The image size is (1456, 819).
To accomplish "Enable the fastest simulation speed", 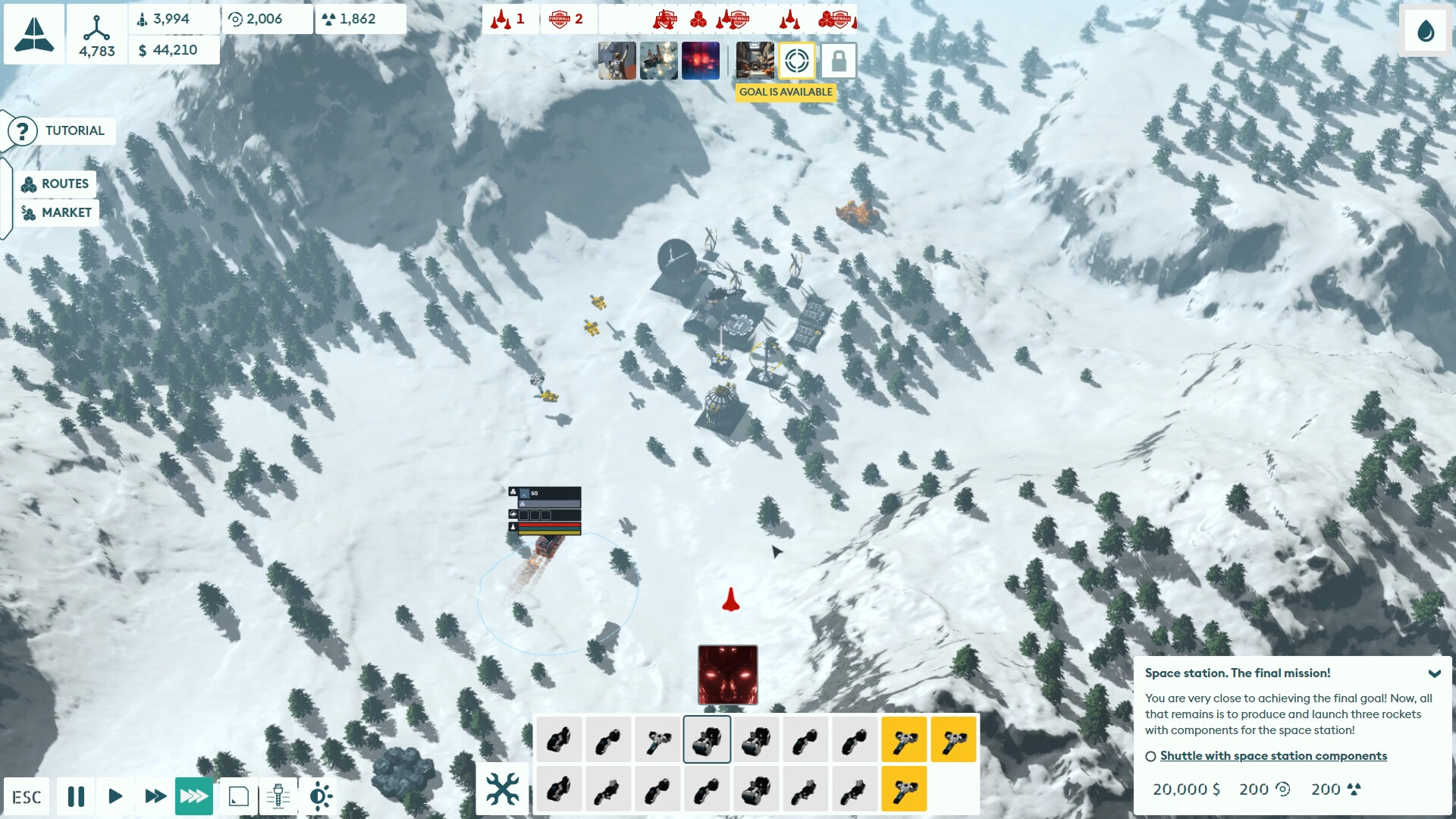I will pos(193,796).
